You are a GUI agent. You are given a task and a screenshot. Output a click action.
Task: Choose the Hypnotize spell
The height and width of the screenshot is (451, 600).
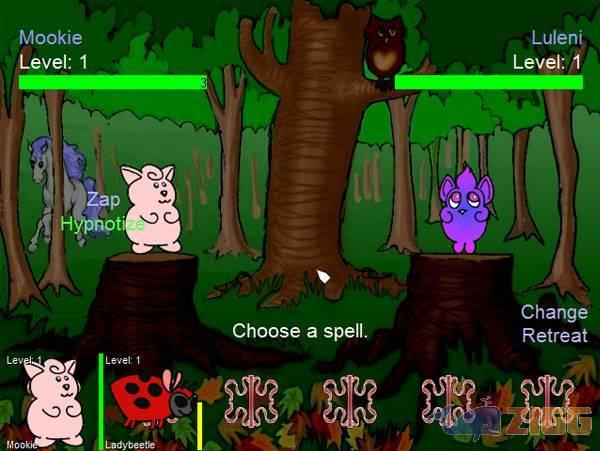[101, 224]
